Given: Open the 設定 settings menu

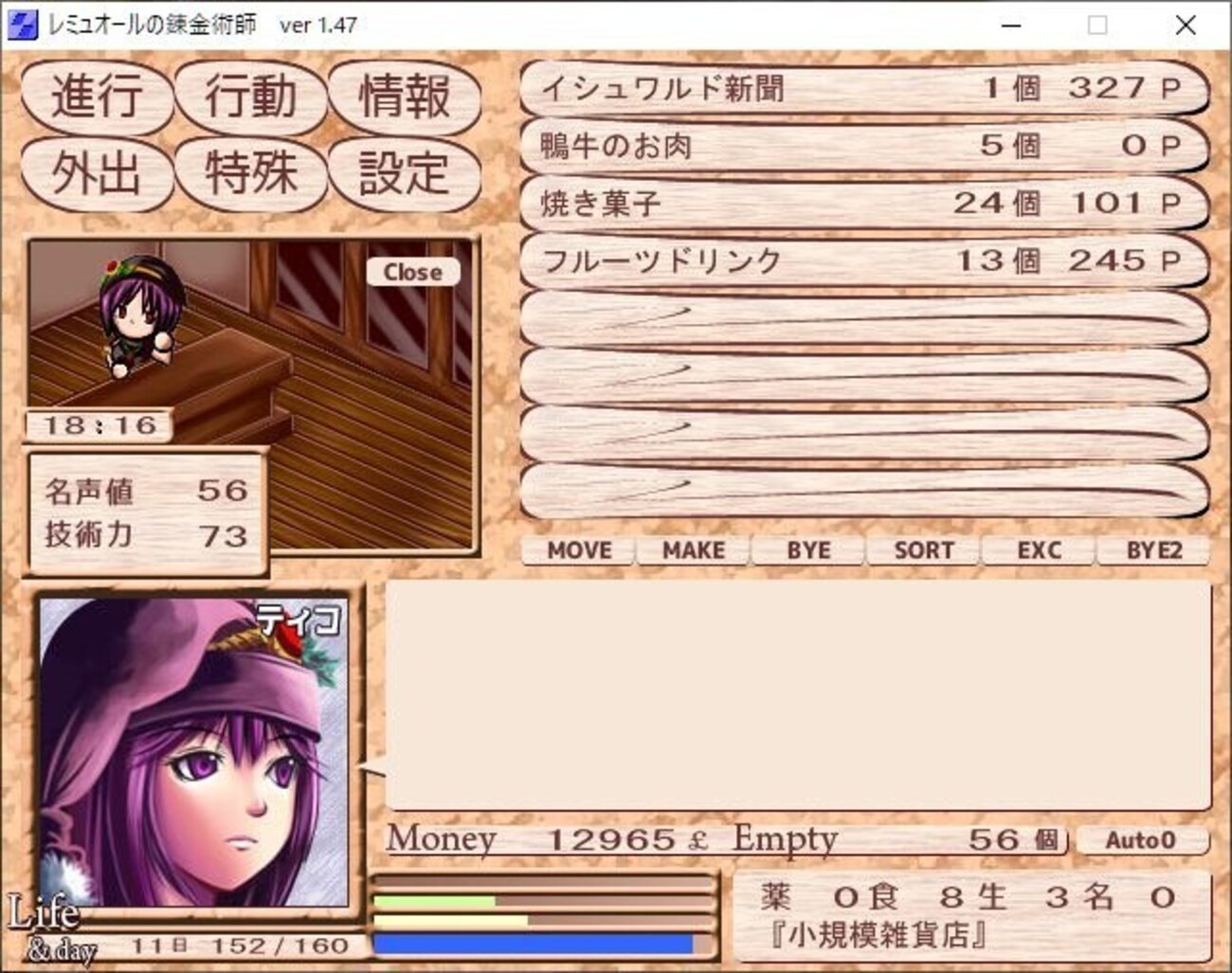Looking at the screenshot, I should pyautogui.click(x=405, y=173).
